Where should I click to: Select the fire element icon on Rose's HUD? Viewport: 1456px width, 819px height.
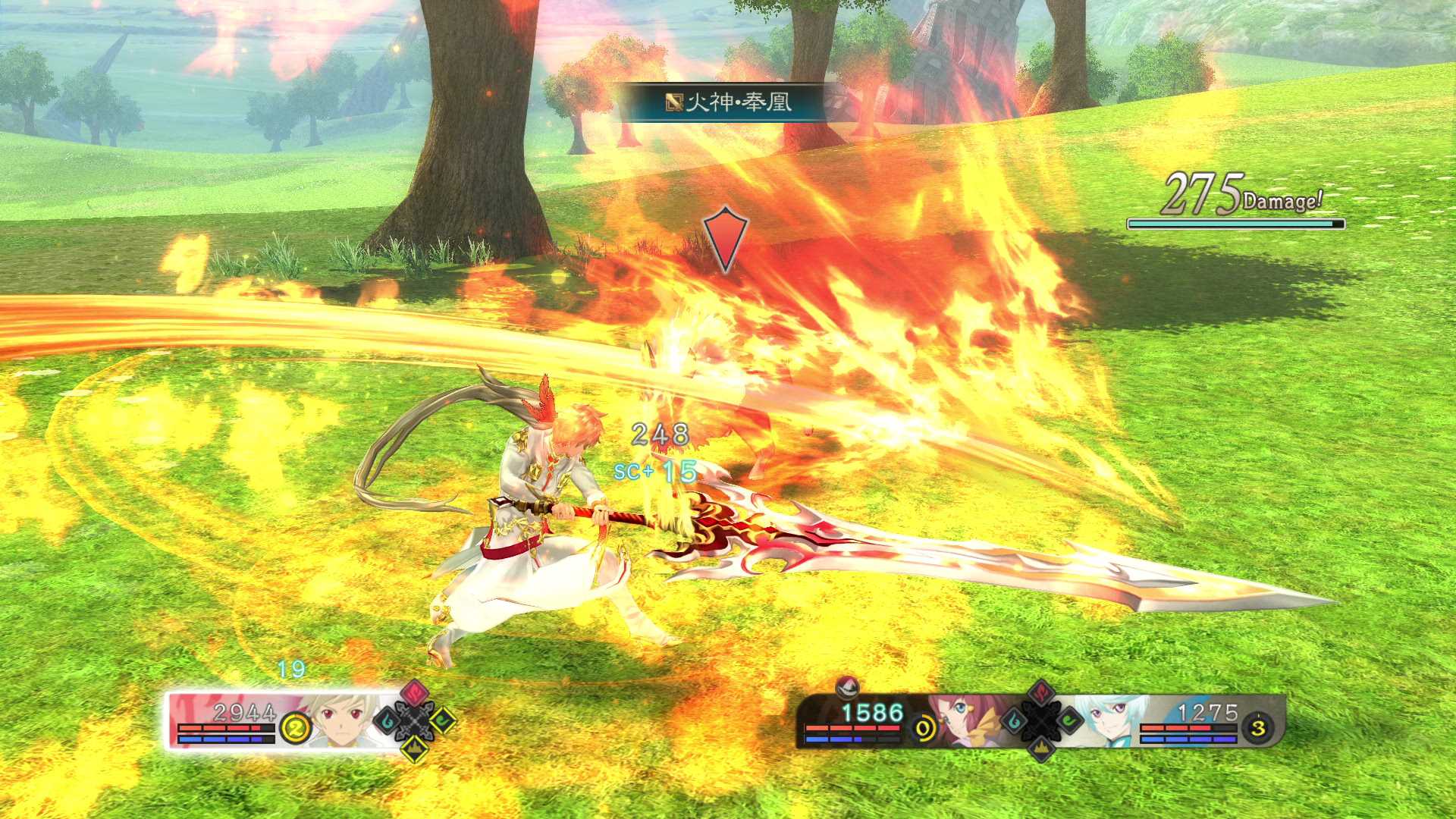(x=1041, y=693)
